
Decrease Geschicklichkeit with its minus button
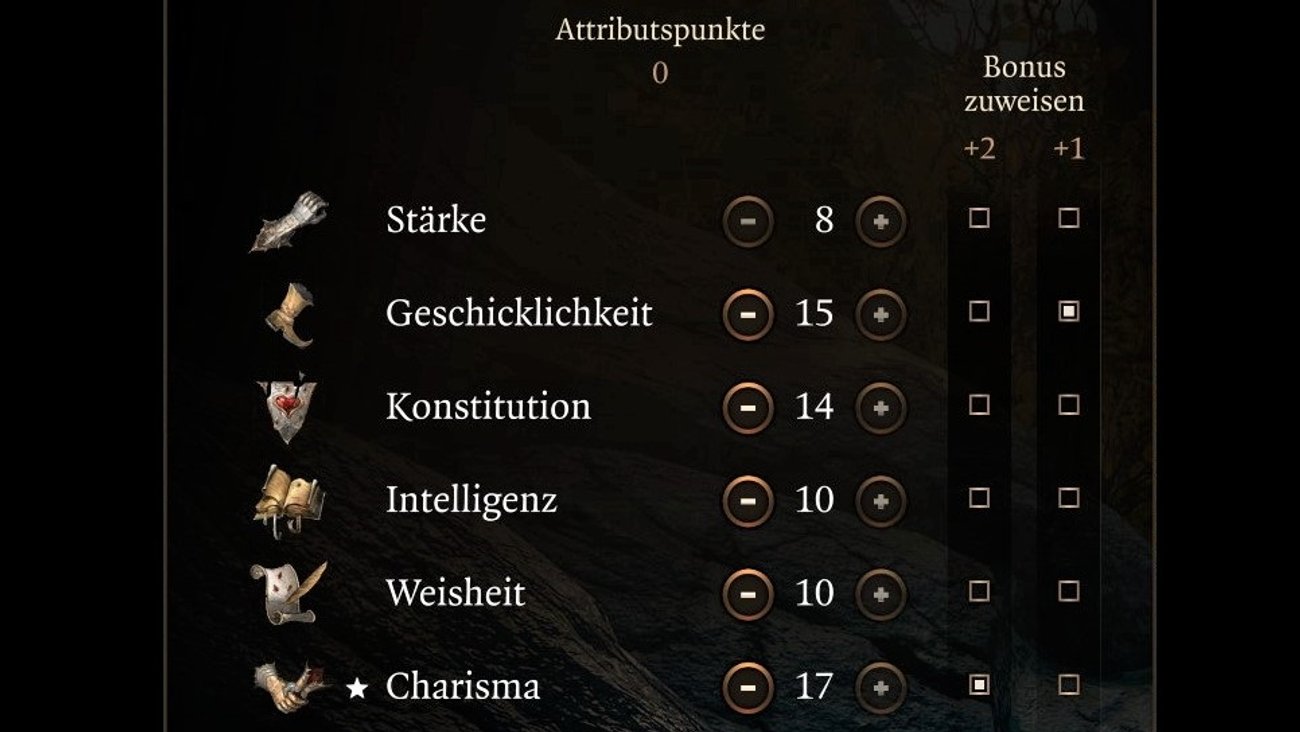[748, 314]
